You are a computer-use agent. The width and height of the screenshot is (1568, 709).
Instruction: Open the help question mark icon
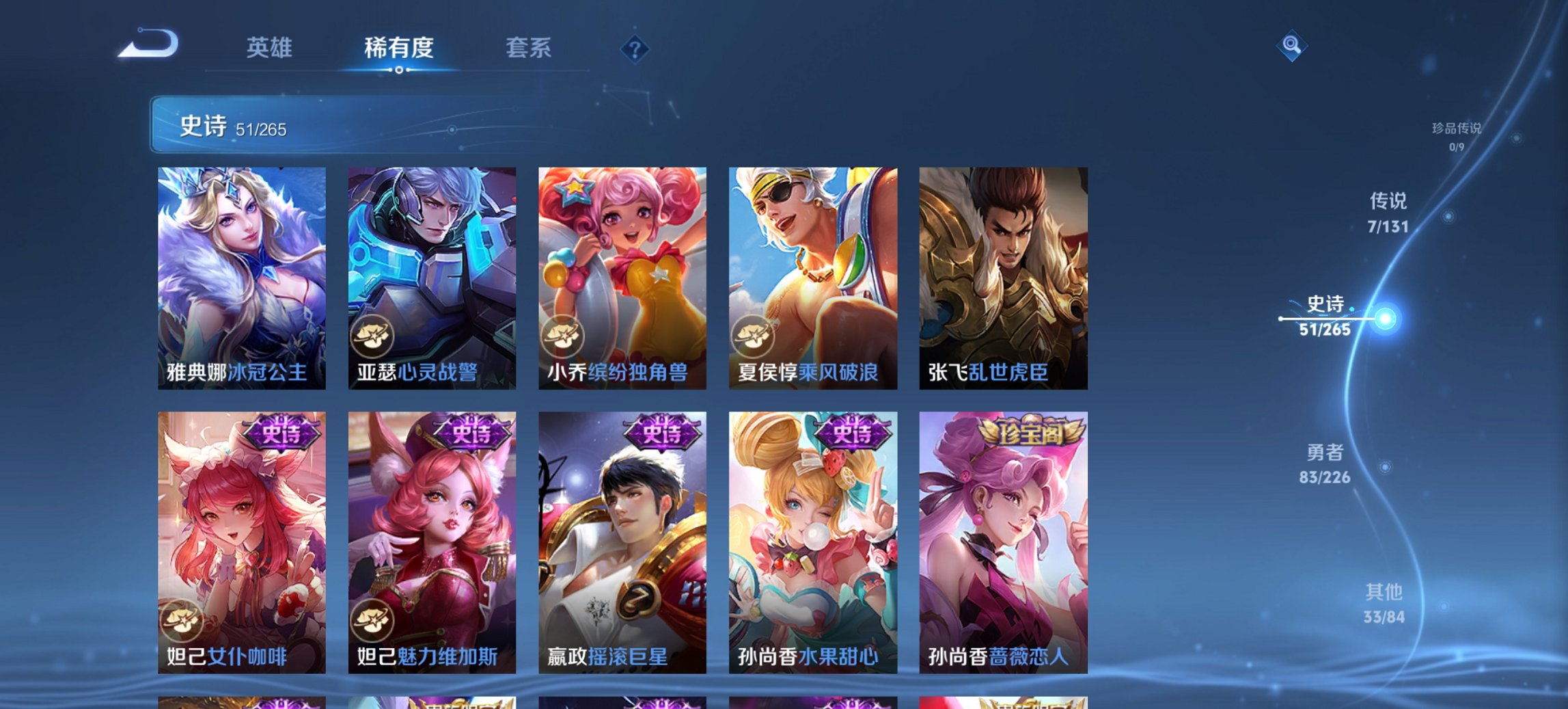click(635, 48)
